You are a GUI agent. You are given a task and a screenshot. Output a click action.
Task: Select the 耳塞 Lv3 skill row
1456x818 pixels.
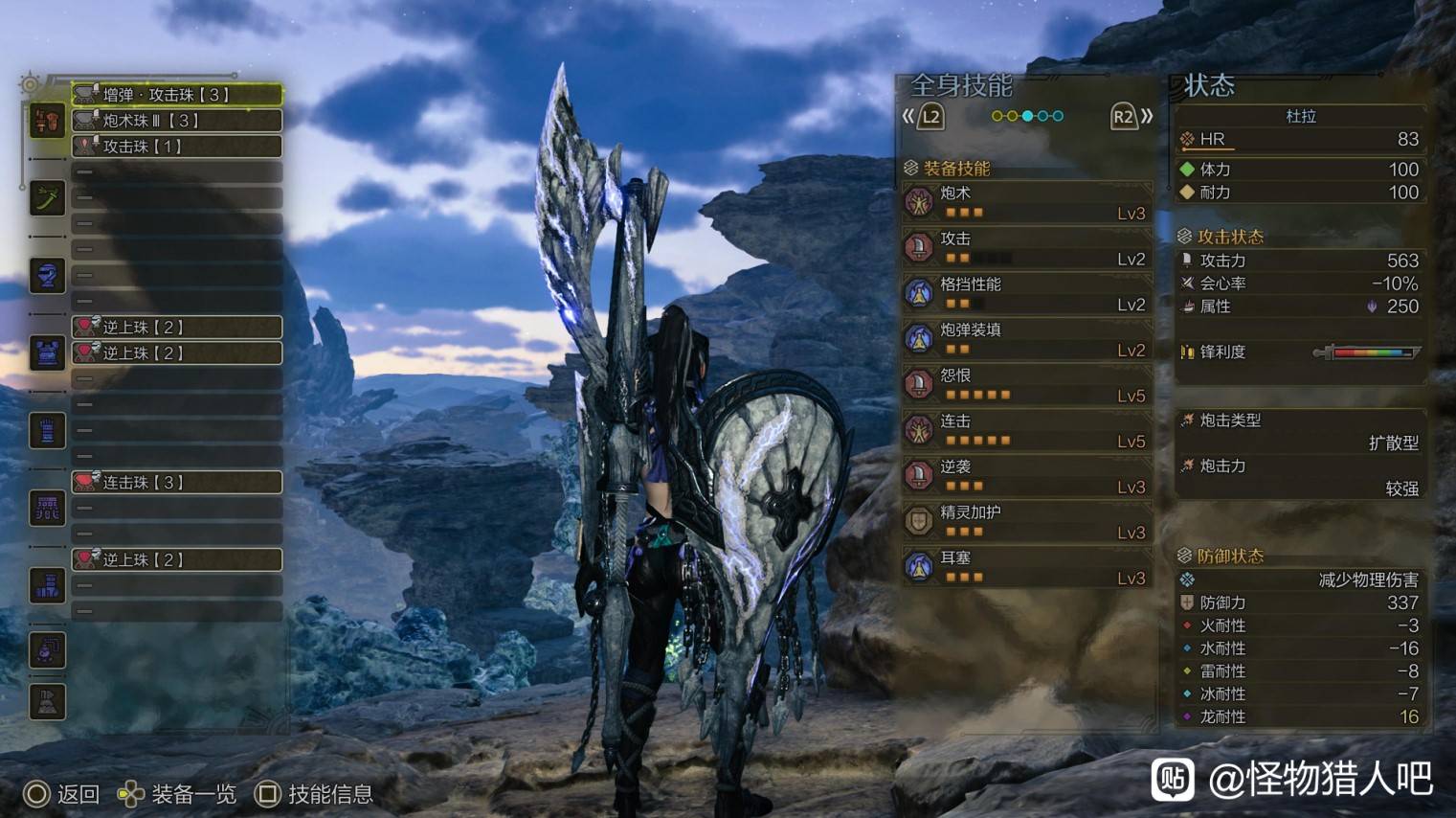tap(1026, 567)
